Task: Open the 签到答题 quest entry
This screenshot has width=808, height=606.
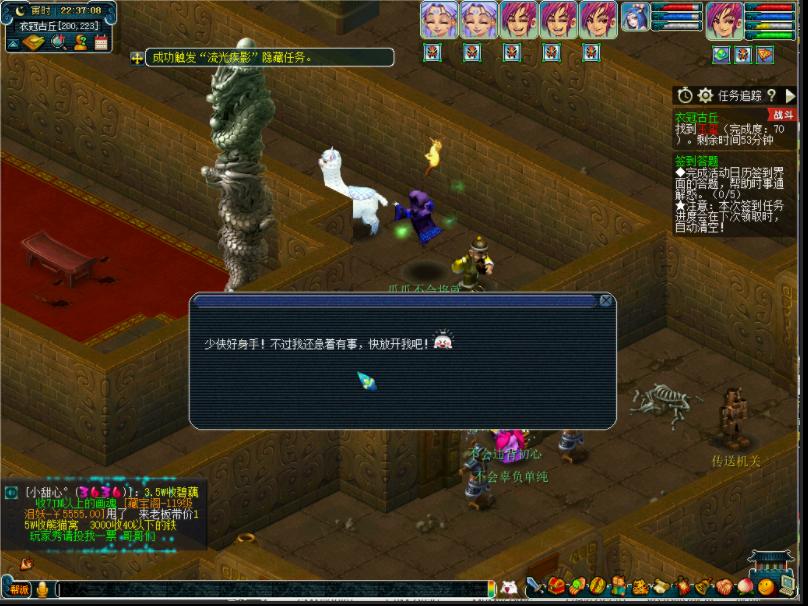Action: coord(696,159)
